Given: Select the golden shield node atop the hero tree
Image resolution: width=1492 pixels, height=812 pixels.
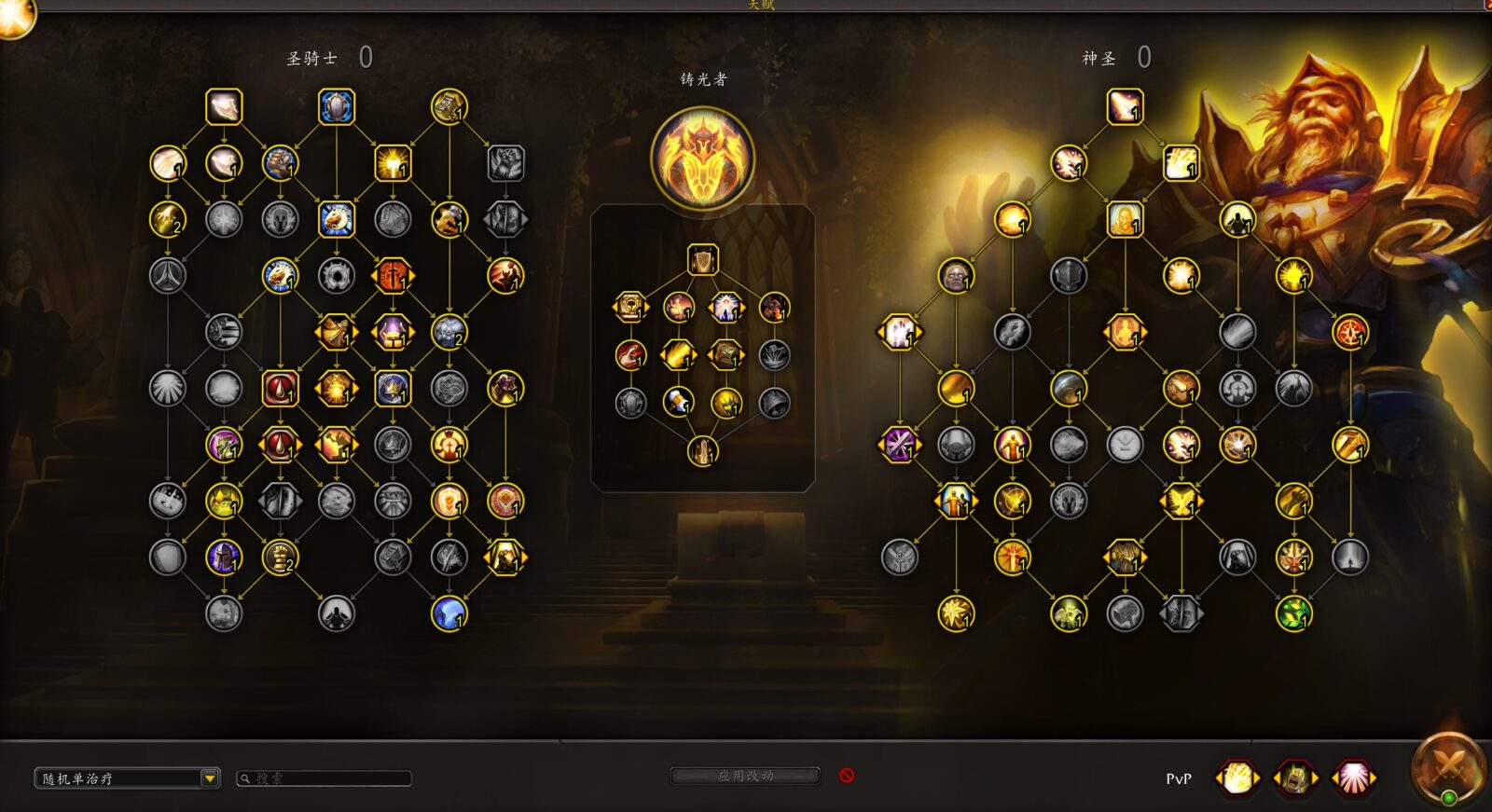Looking at the screenshot, I should (702, 260).
